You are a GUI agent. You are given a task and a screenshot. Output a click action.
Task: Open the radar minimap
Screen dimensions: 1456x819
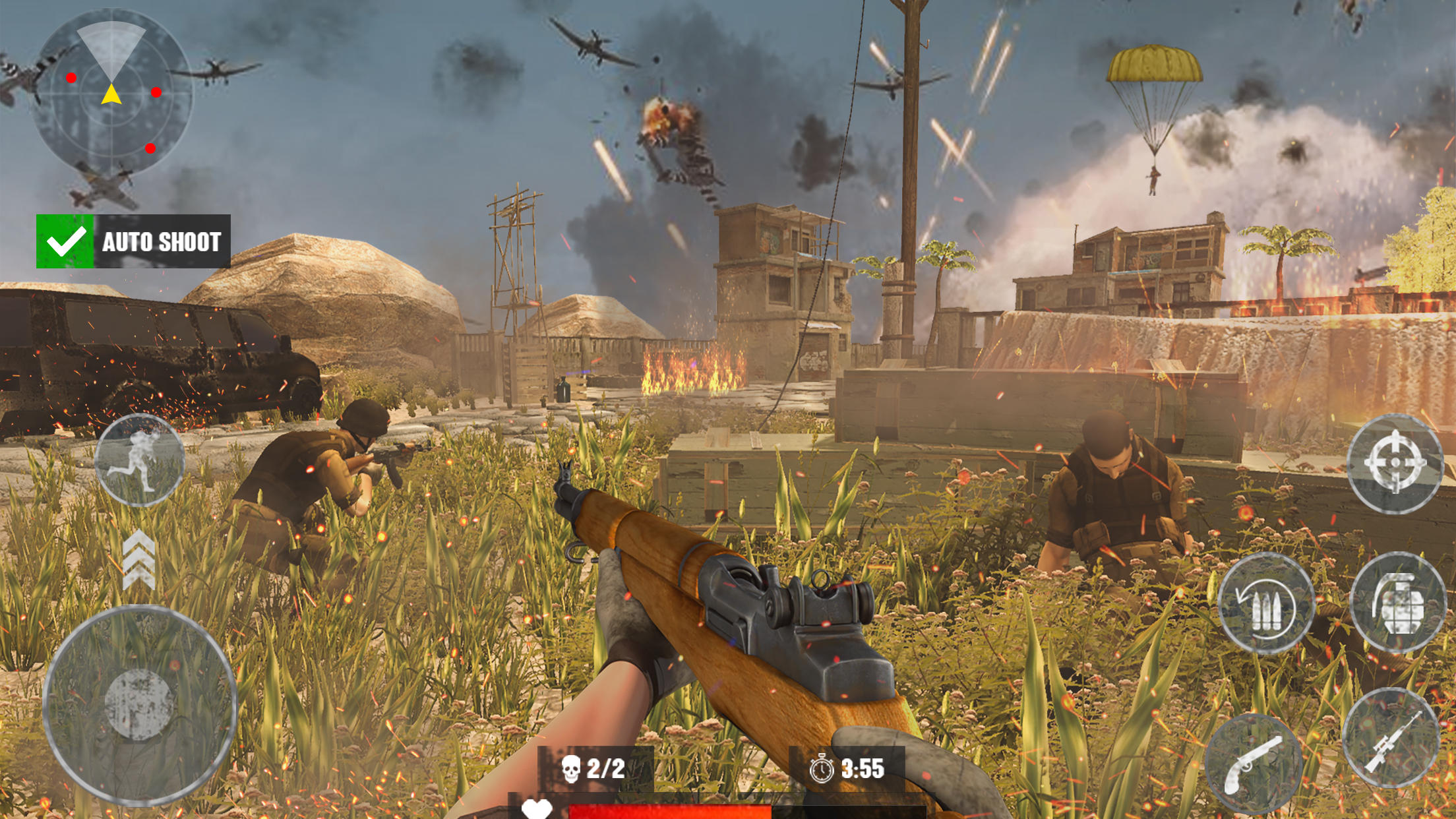(111, 91)
